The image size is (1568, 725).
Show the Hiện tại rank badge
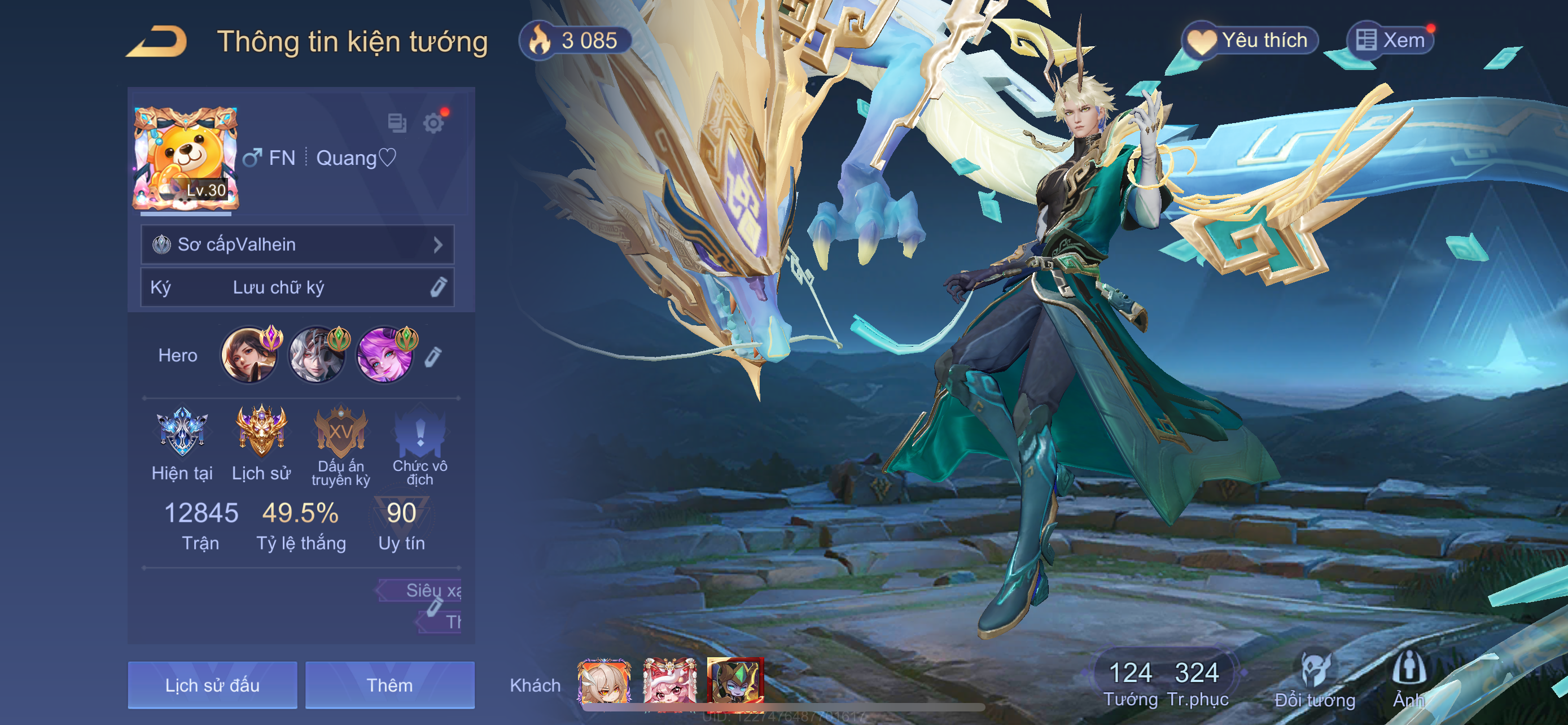181,433
